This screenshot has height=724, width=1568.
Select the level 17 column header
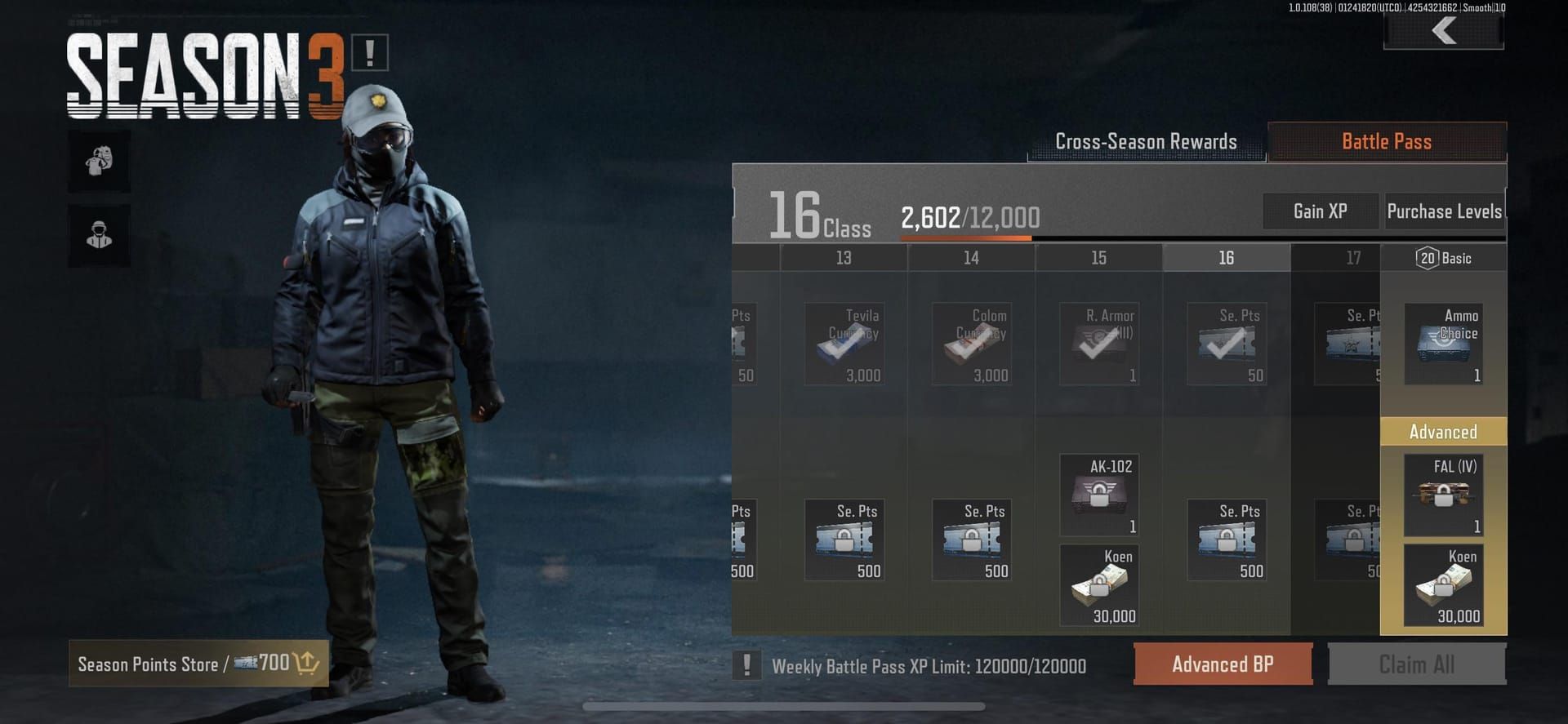[x=1353, y=257]
